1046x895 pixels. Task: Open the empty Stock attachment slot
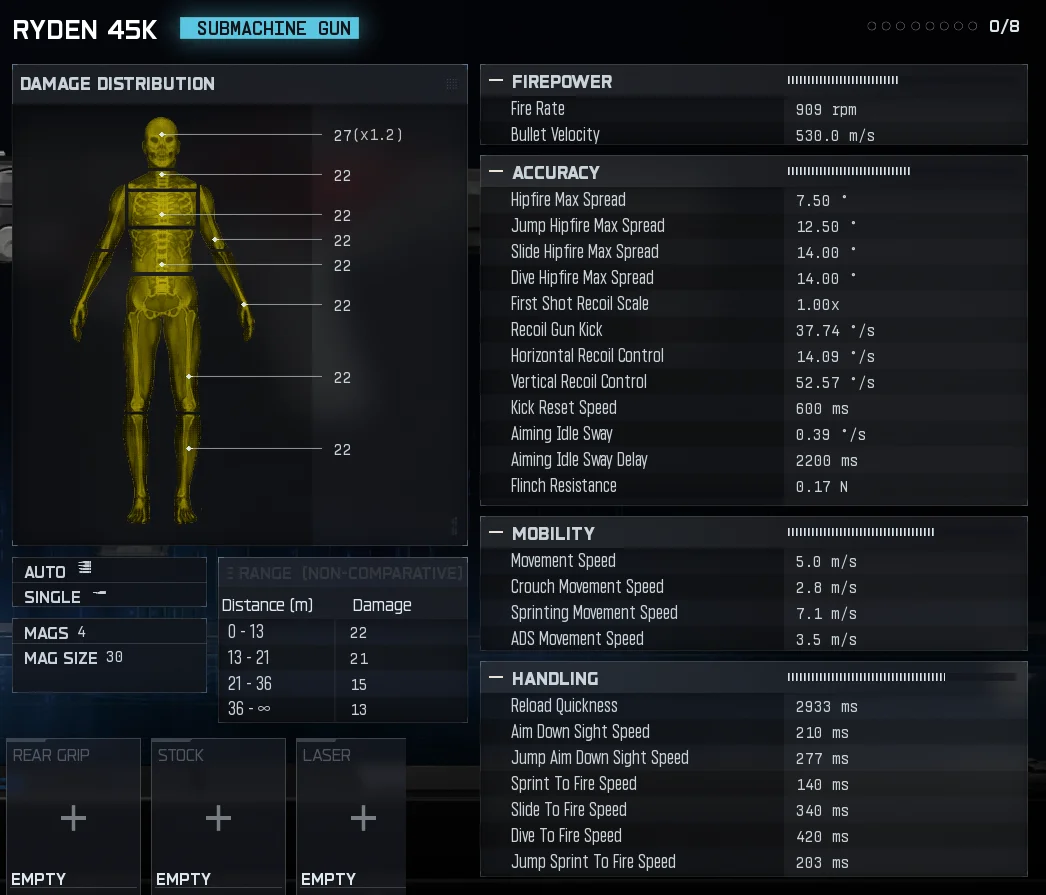tap(218, 818)
